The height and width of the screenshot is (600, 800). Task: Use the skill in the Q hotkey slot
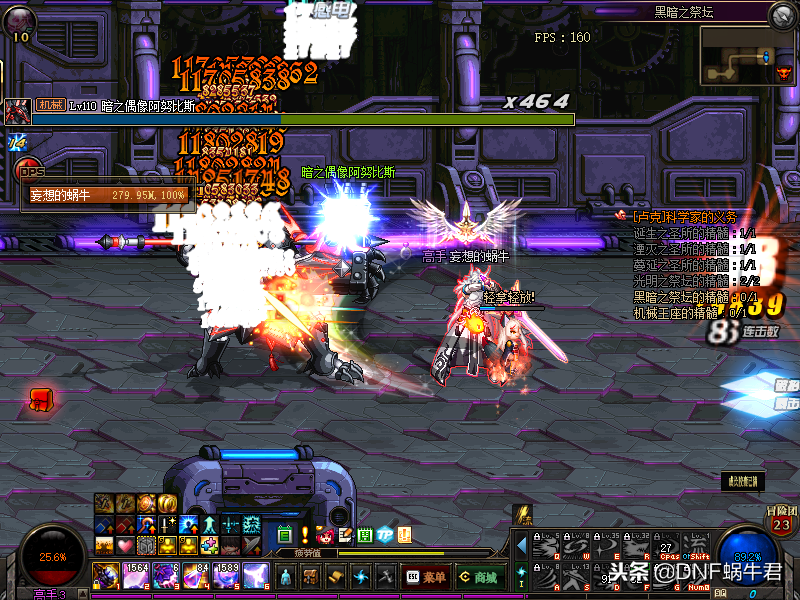click(x=544, y=547)
